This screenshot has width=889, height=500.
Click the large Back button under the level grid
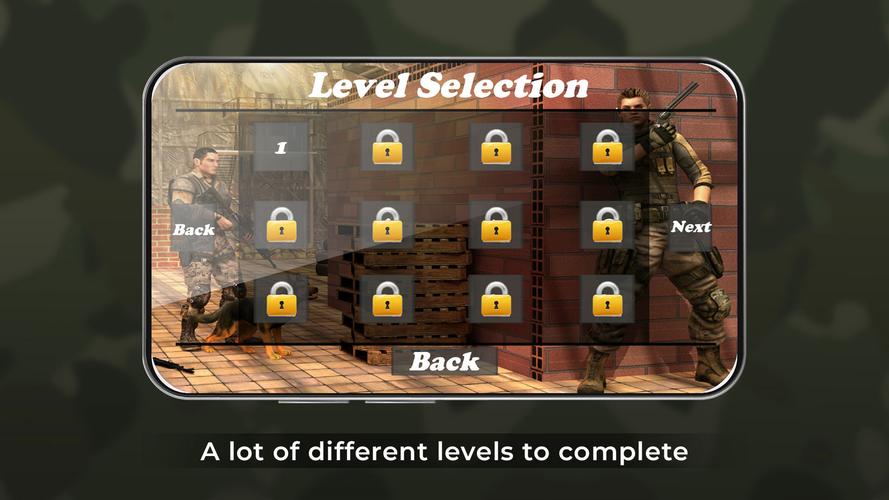[444, 361]
